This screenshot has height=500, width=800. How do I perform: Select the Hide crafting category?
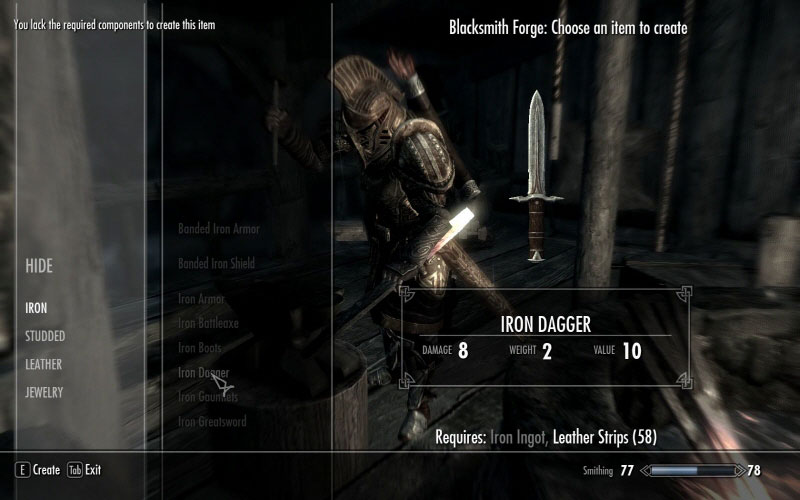(x=39, y=267)
